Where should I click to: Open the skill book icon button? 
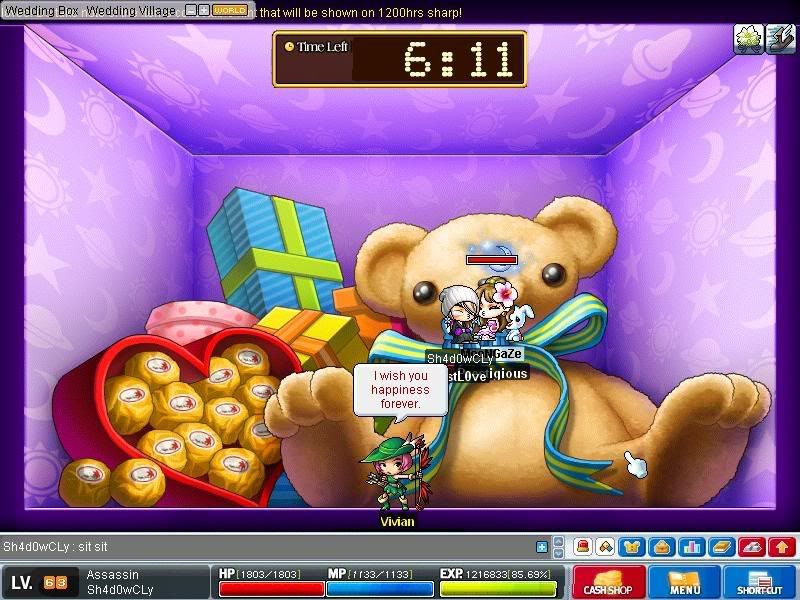(720, 547)
